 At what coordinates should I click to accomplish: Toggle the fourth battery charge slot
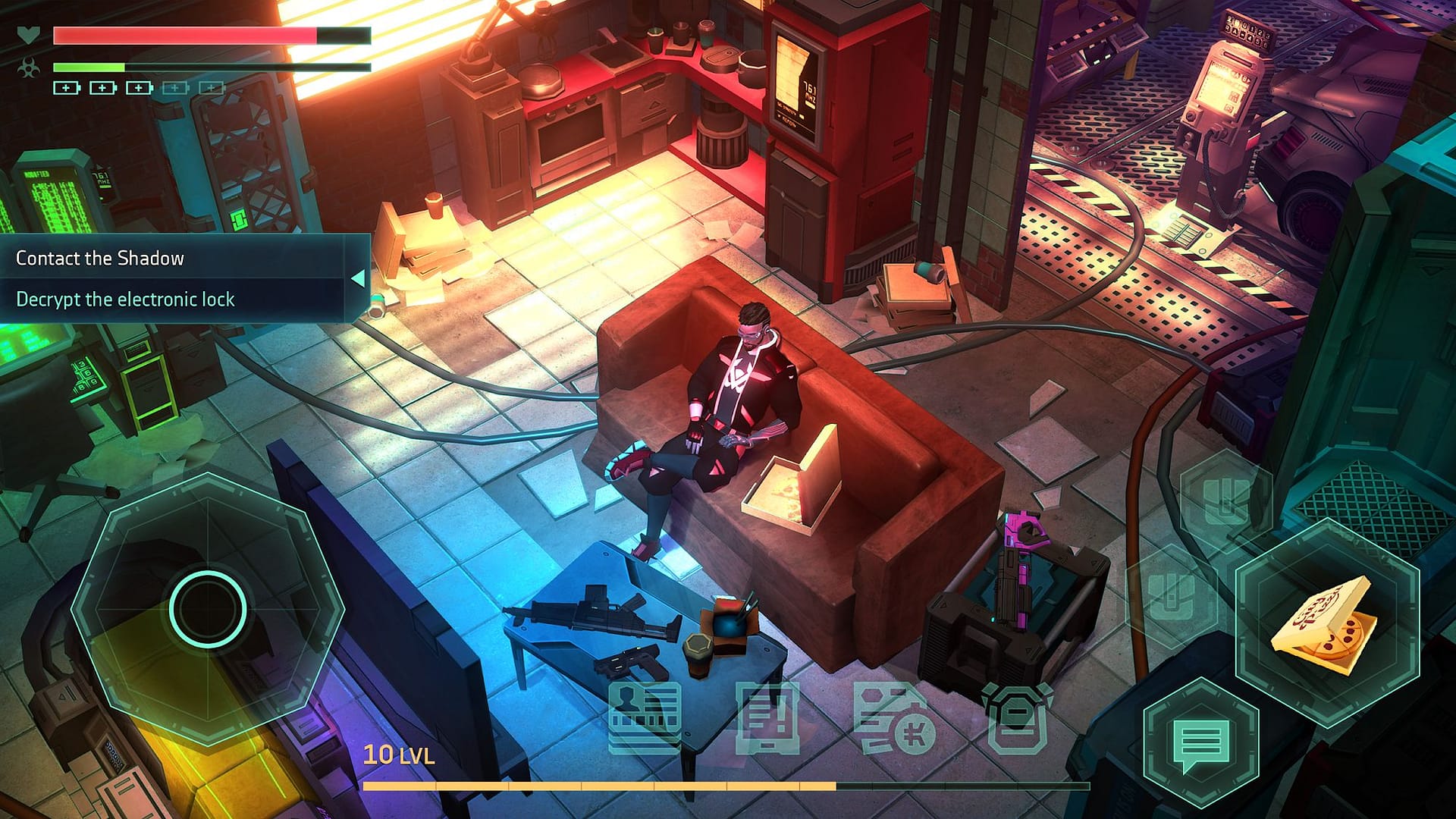175,88
